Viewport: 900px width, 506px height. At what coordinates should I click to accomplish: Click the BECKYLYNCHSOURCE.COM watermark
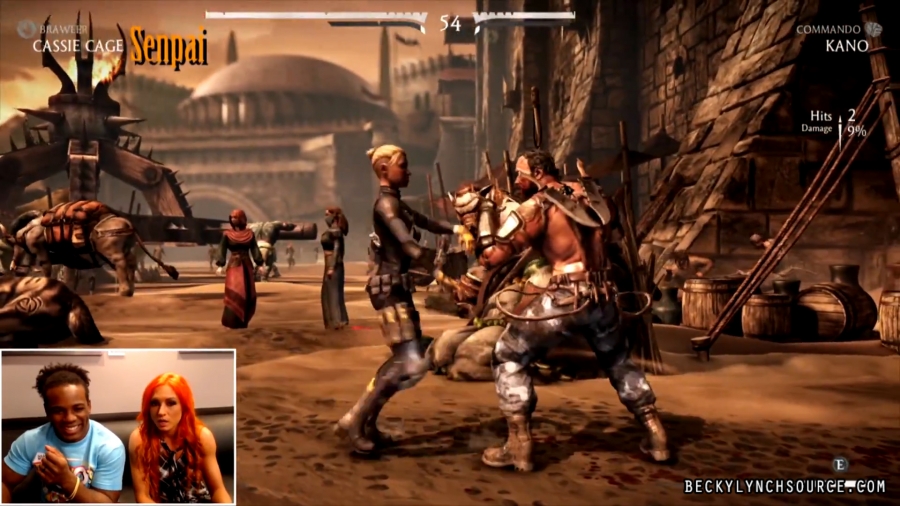coord(785,487)
